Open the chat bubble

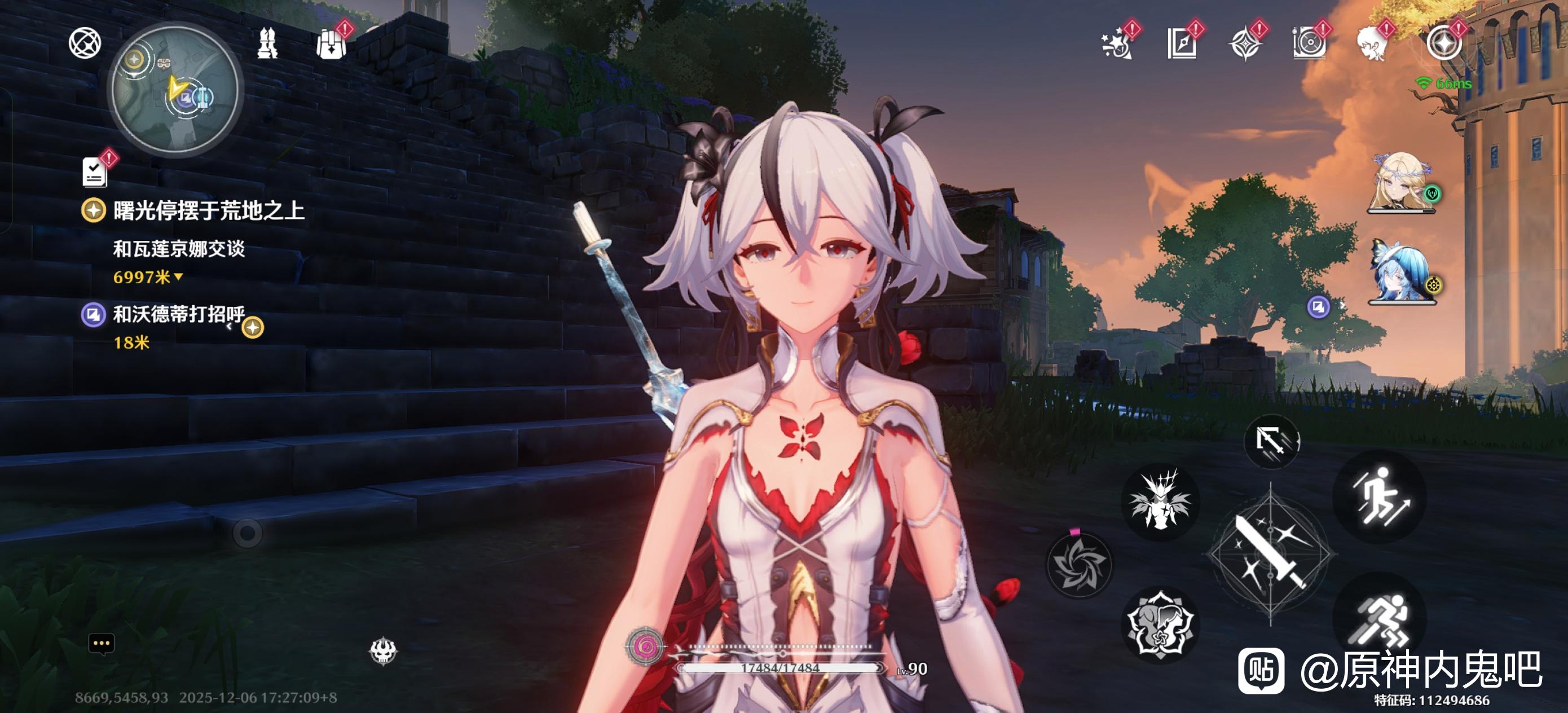click(101, 644)
